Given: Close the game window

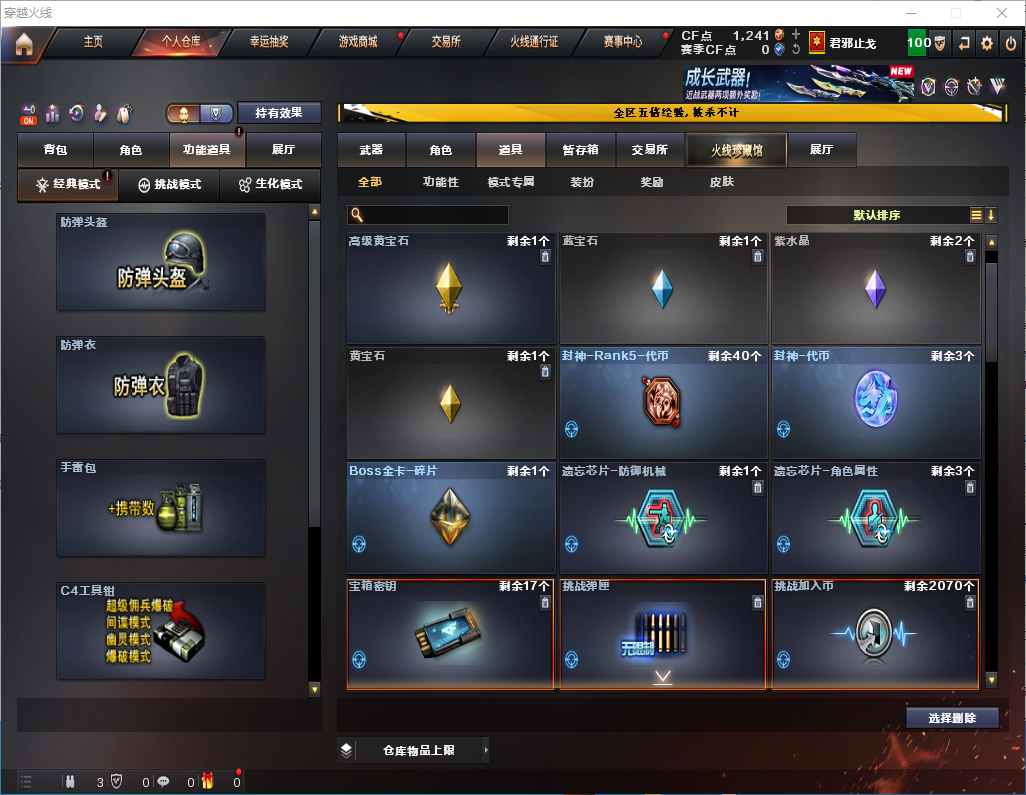Looking at the screenshot, I should pos(1001,13).
